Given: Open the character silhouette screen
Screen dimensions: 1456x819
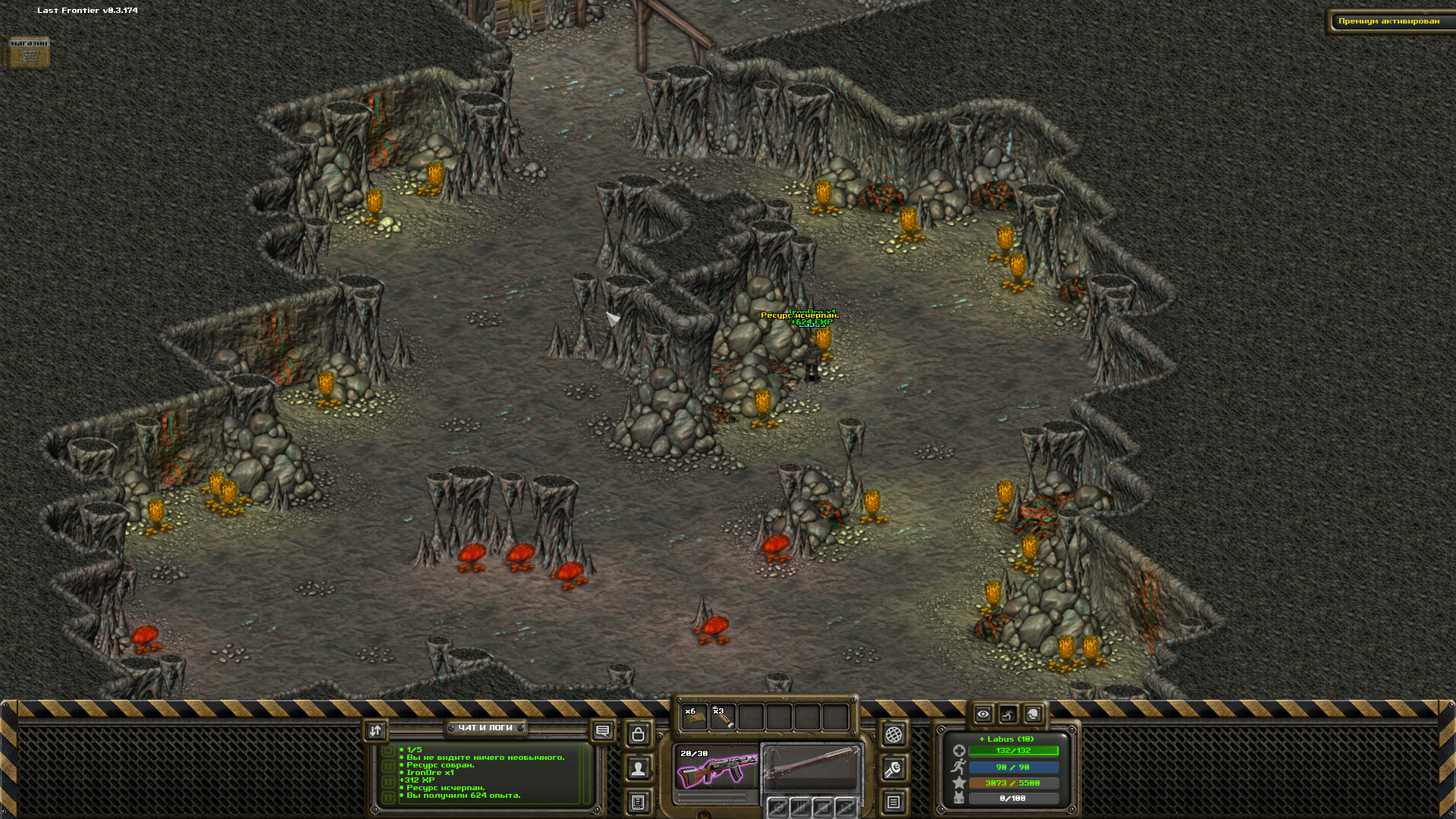Looking at the screenshot, I should [x=639, y=769].
